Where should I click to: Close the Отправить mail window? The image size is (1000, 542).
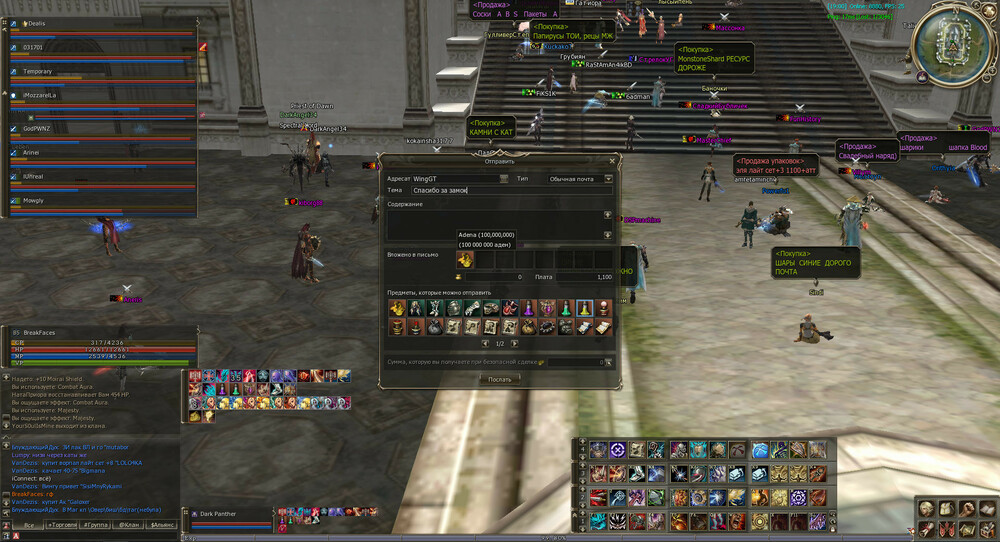tap(612, 160)
